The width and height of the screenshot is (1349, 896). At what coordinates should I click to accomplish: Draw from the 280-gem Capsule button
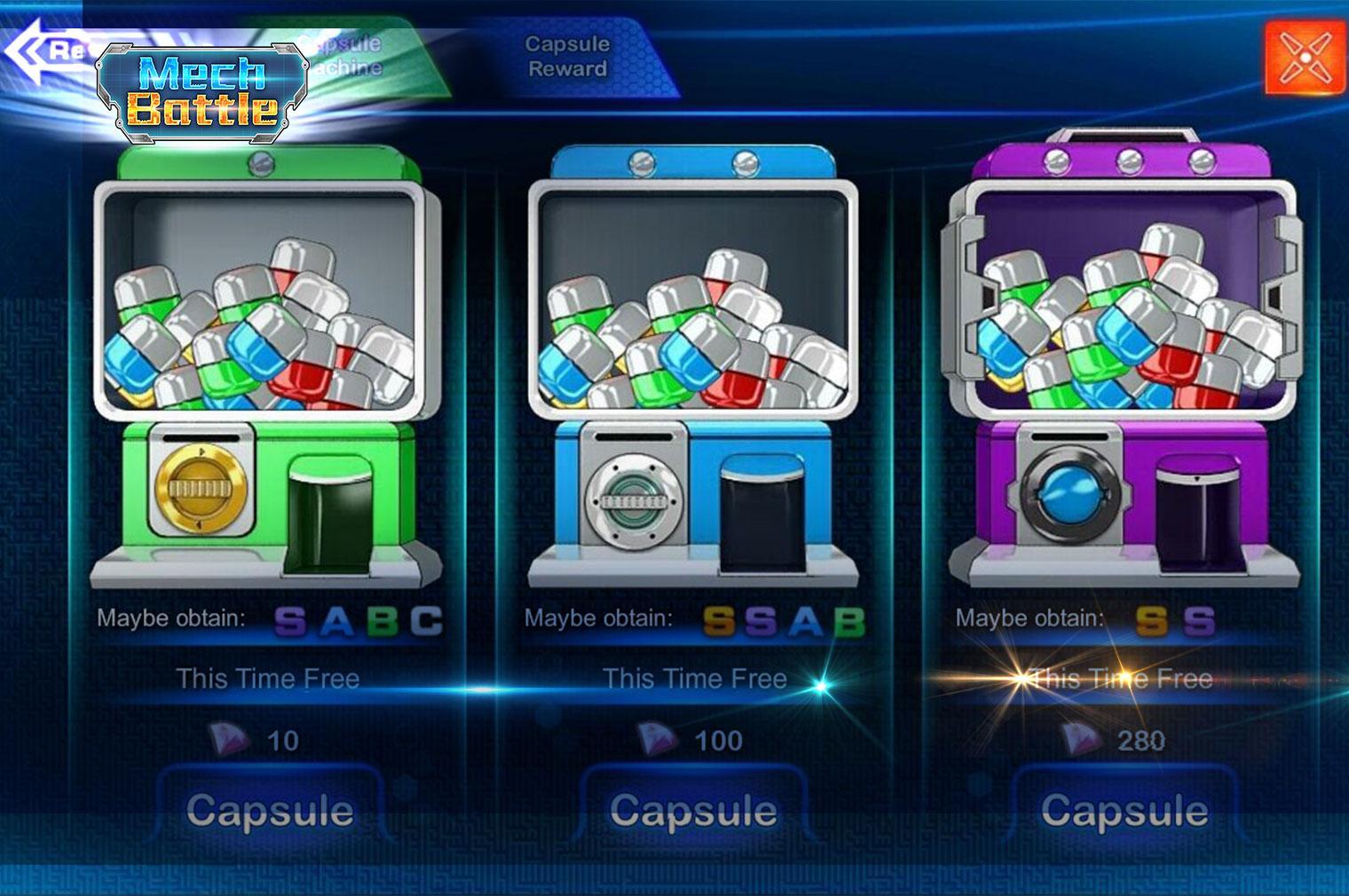point(1124,811)
